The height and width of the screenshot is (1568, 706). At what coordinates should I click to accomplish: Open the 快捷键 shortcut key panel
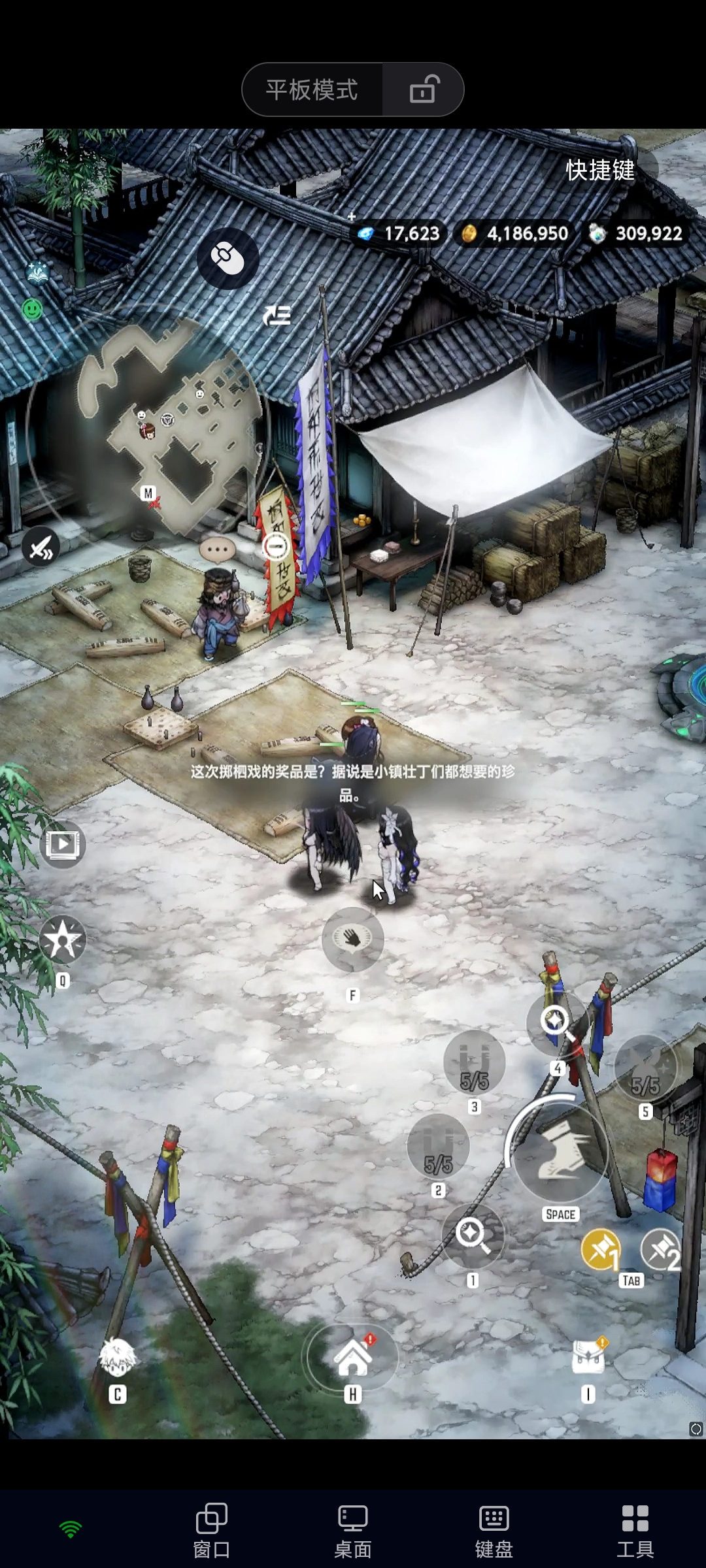tap(600, 171)
